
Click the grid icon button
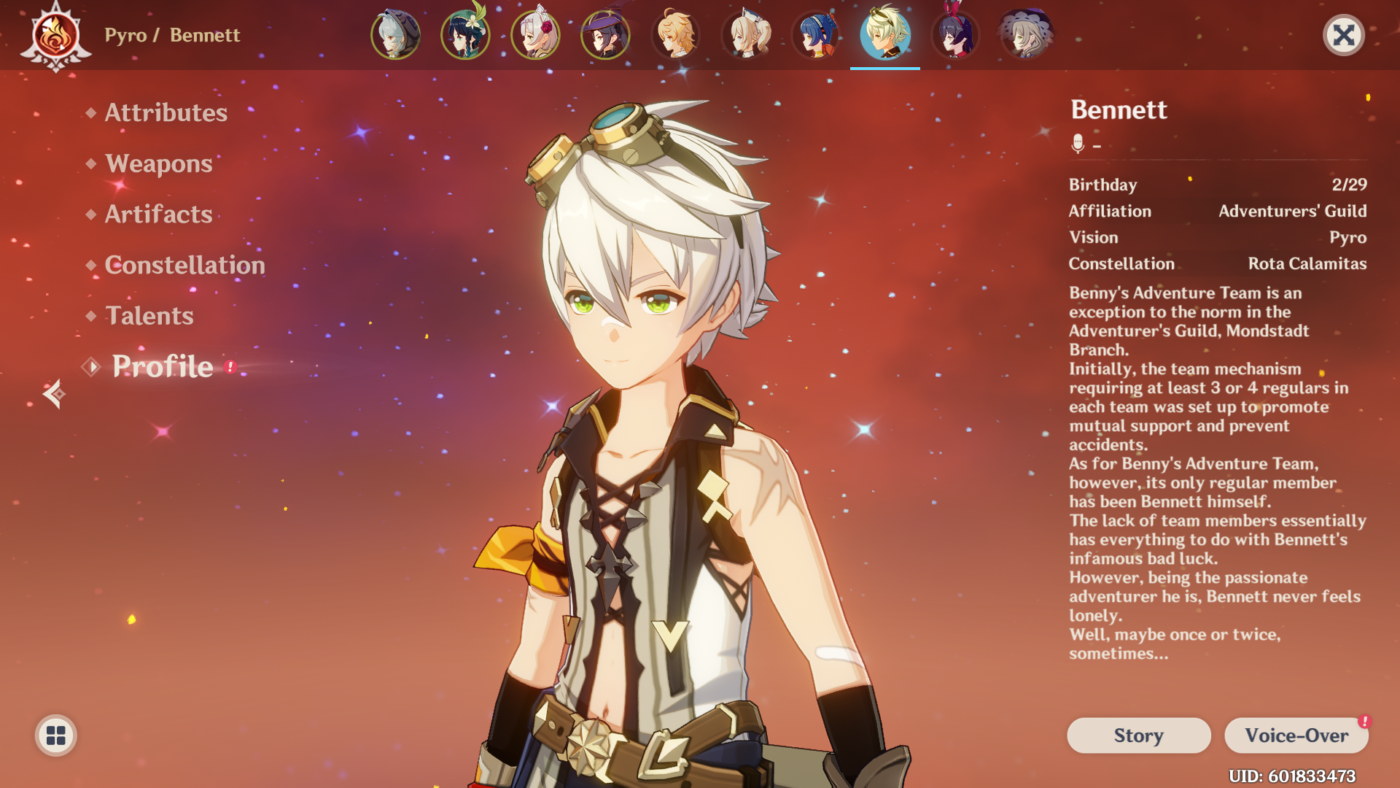[56, 736]
